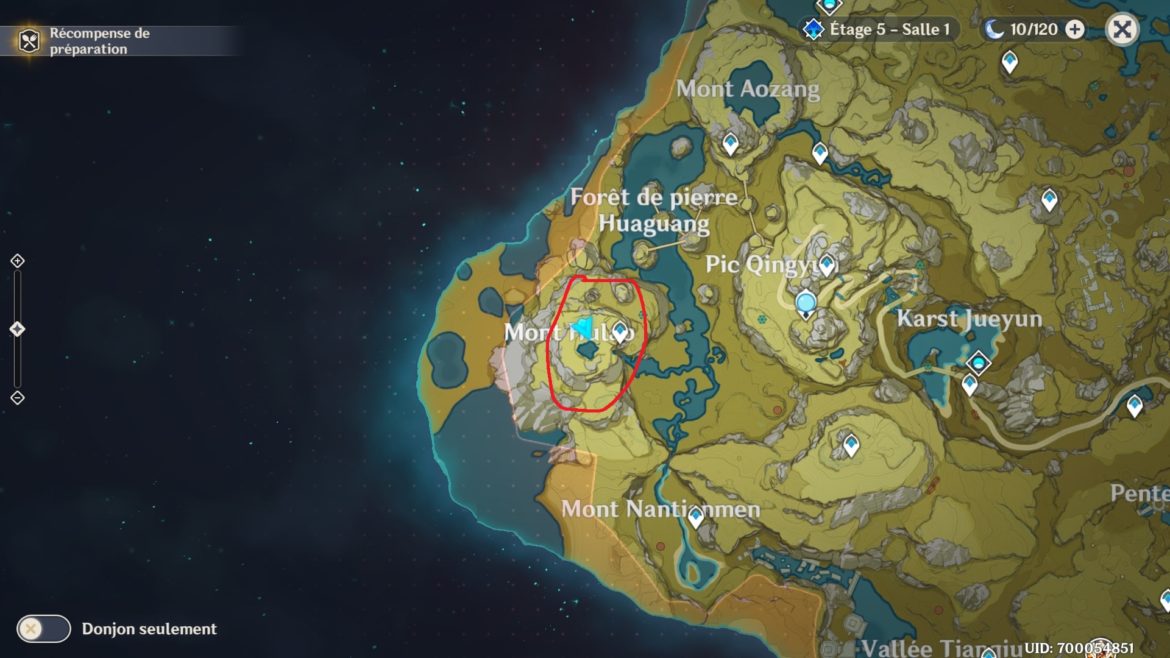Open the Étage 5 – Salle 1 abyss button
Viewport: 1170px width, 658px height.
click(879, 29)
